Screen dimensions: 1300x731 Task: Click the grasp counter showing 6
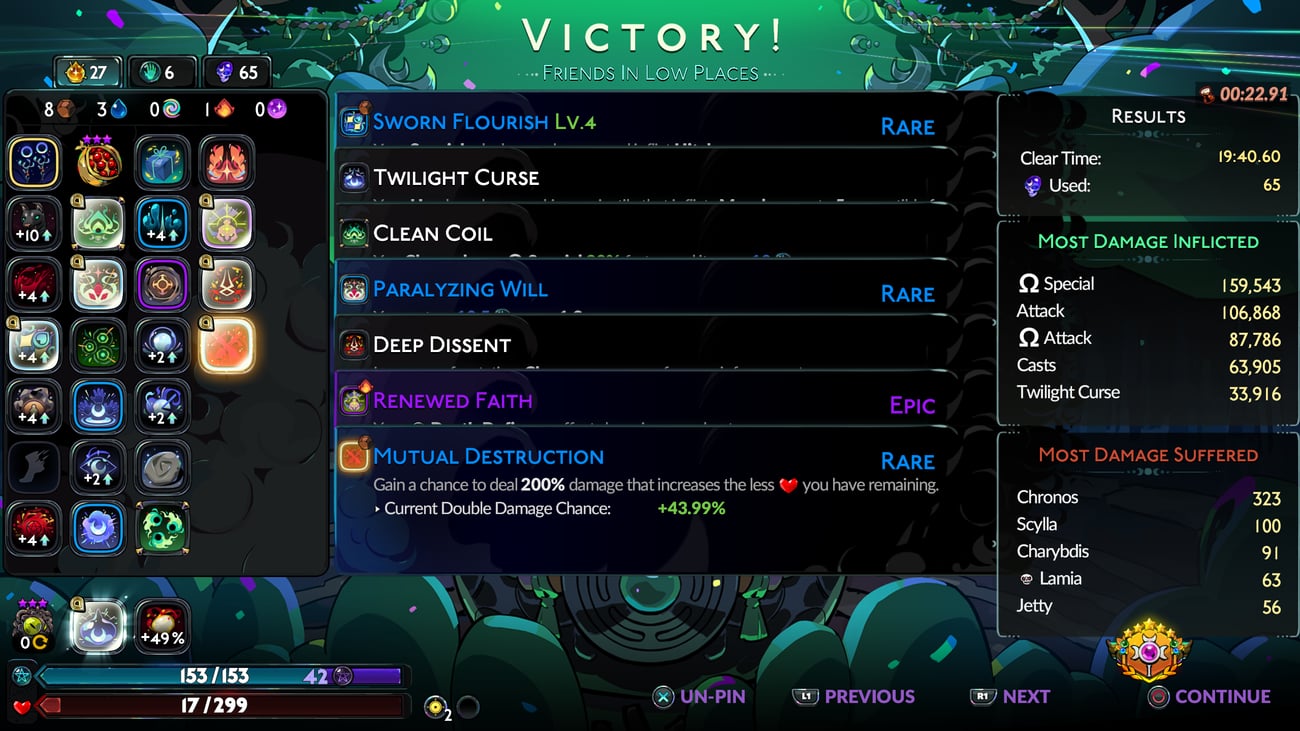[x=160, y=72]
